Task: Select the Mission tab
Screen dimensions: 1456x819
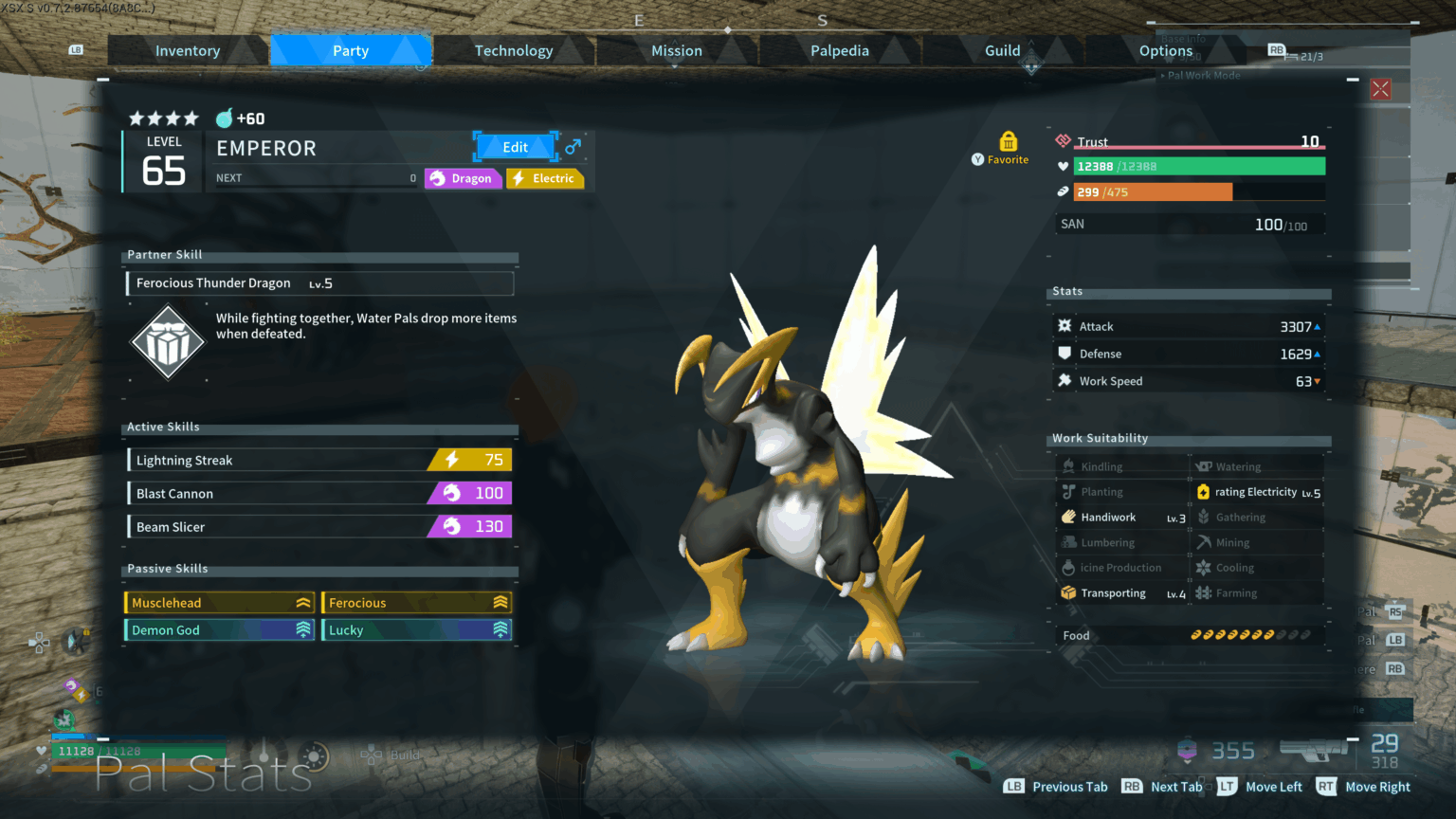Action: [677, 51]
